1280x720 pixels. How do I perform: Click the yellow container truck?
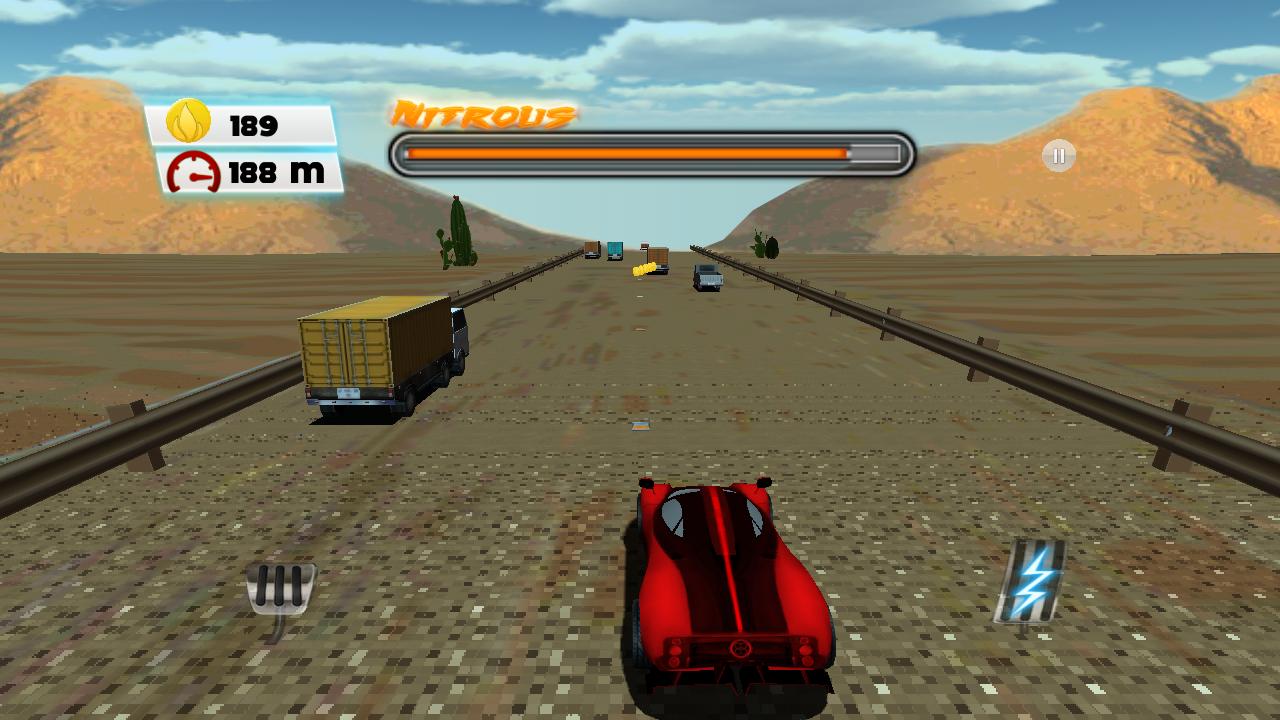click(x=380, y=350)
